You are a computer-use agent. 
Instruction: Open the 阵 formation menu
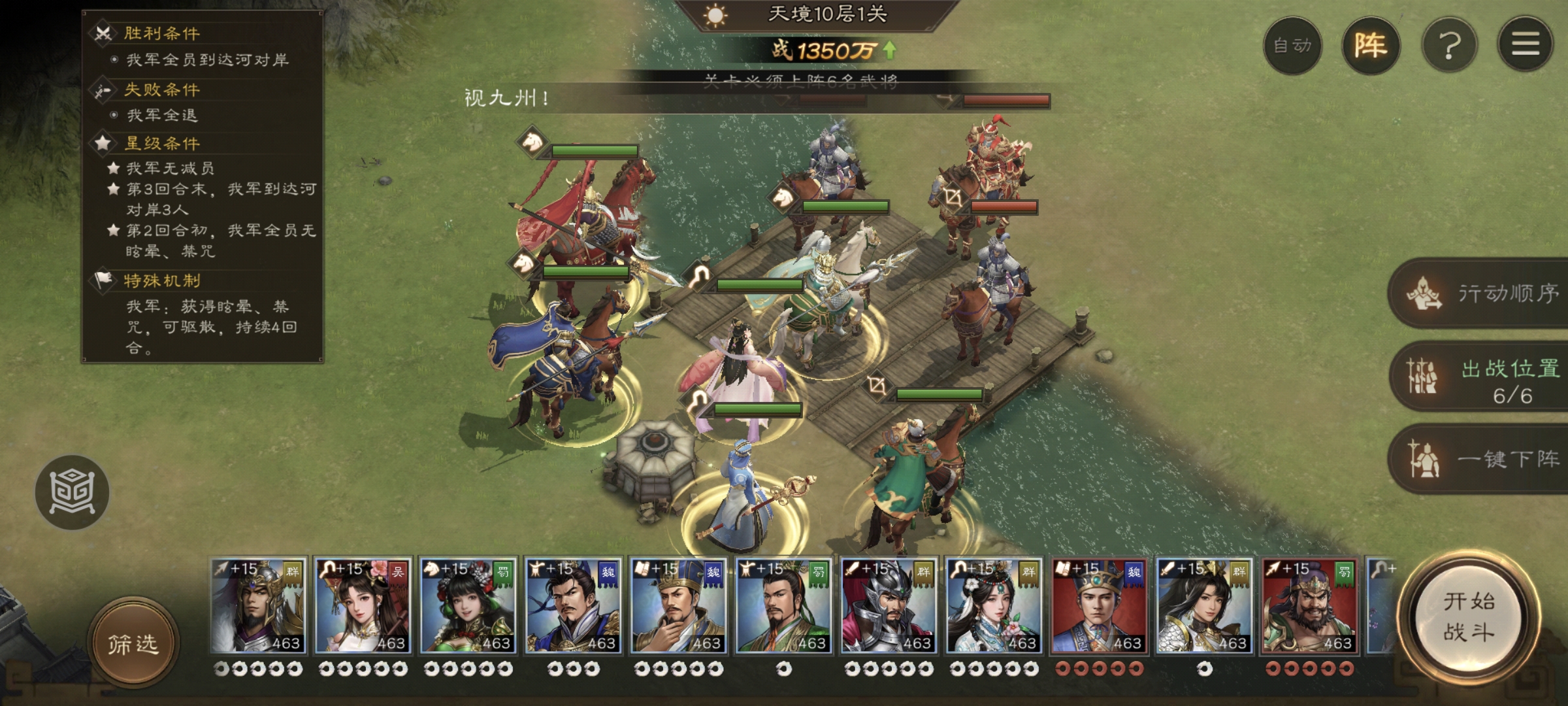point(1371,46)
